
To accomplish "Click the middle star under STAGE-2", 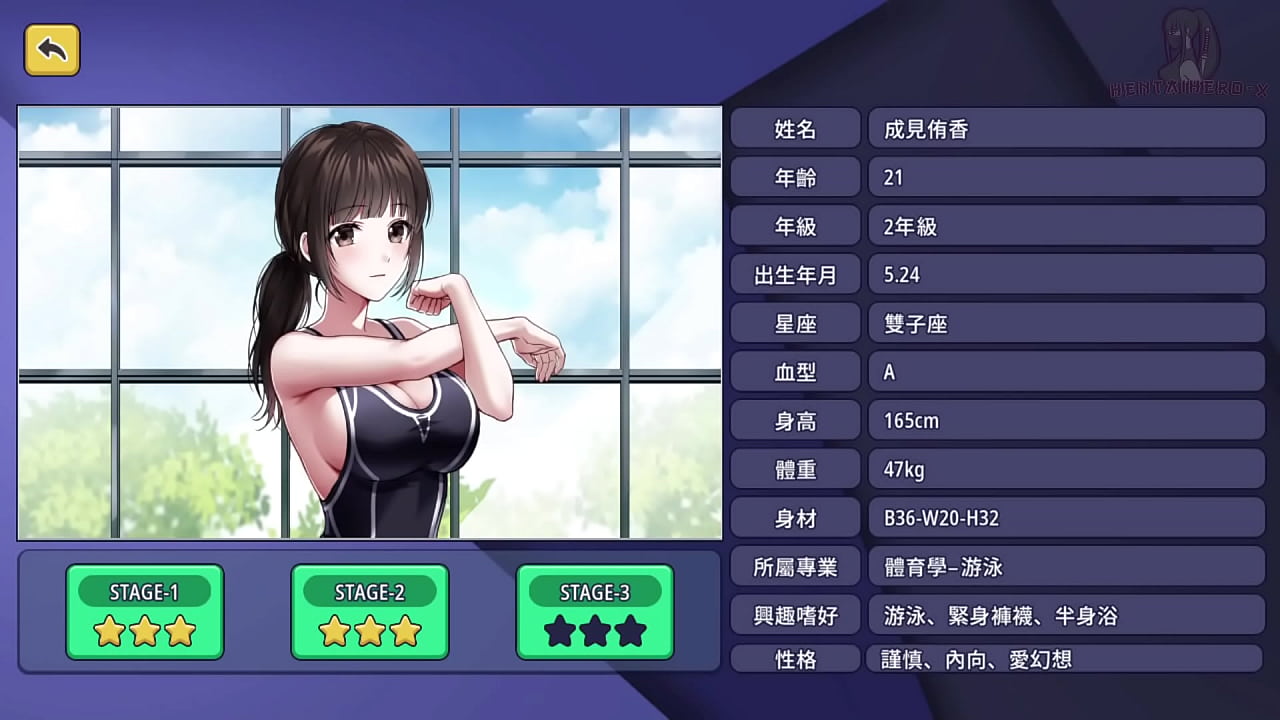I will tap(370, 631).
